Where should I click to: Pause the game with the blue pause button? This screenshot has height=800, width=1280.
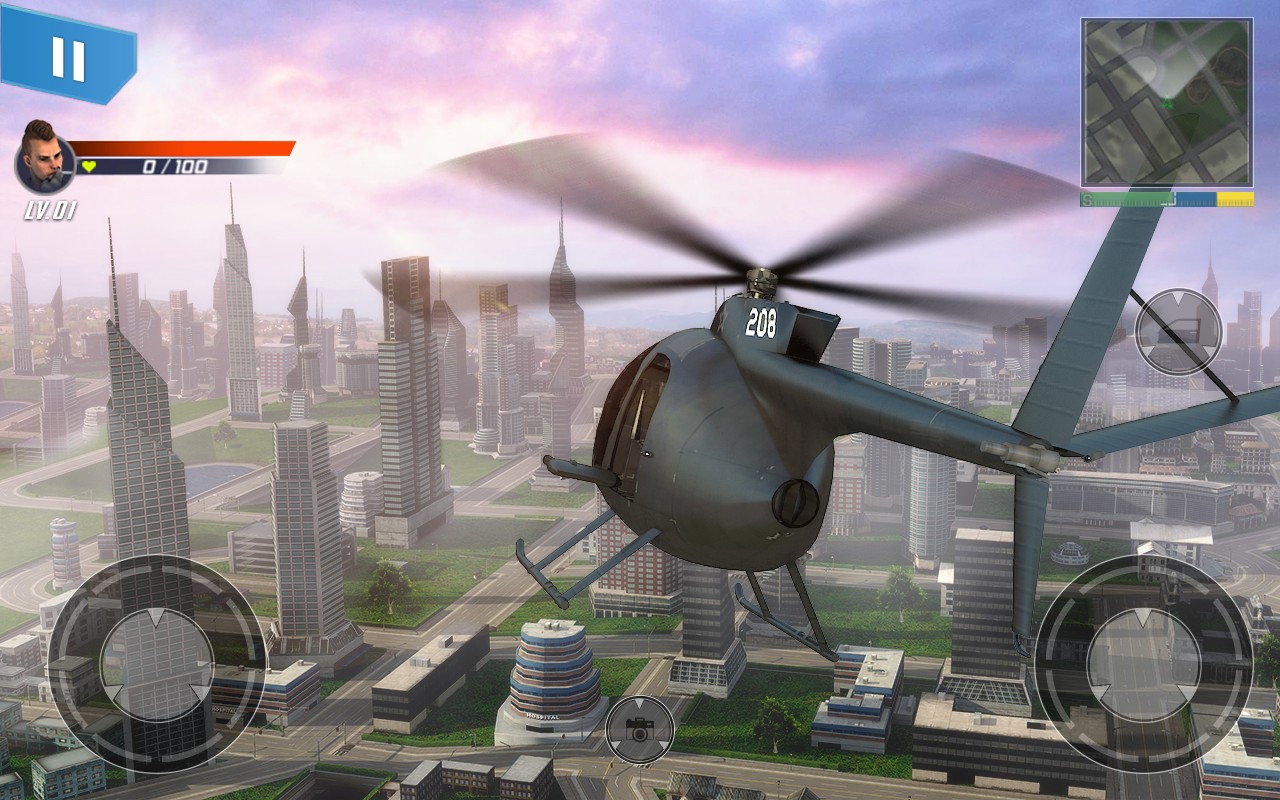[68, 57]
